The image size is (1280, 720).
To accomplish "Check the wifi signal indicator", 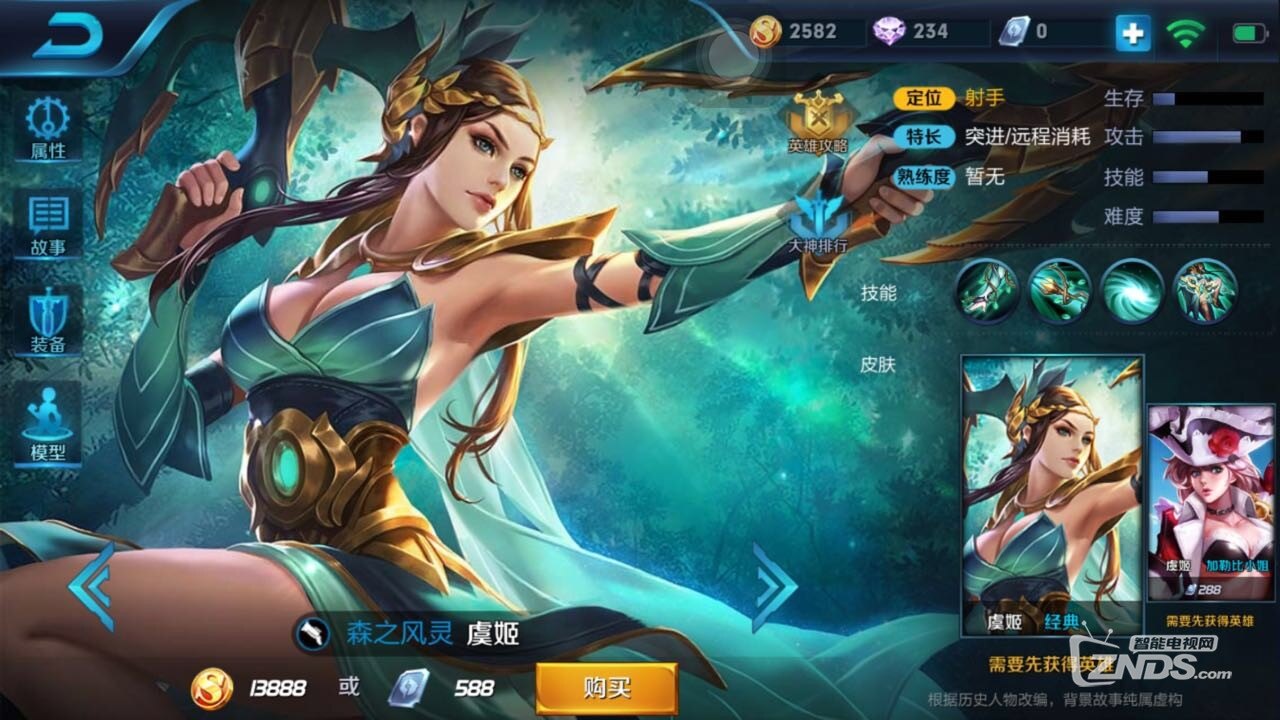I will click(1187, 32).
